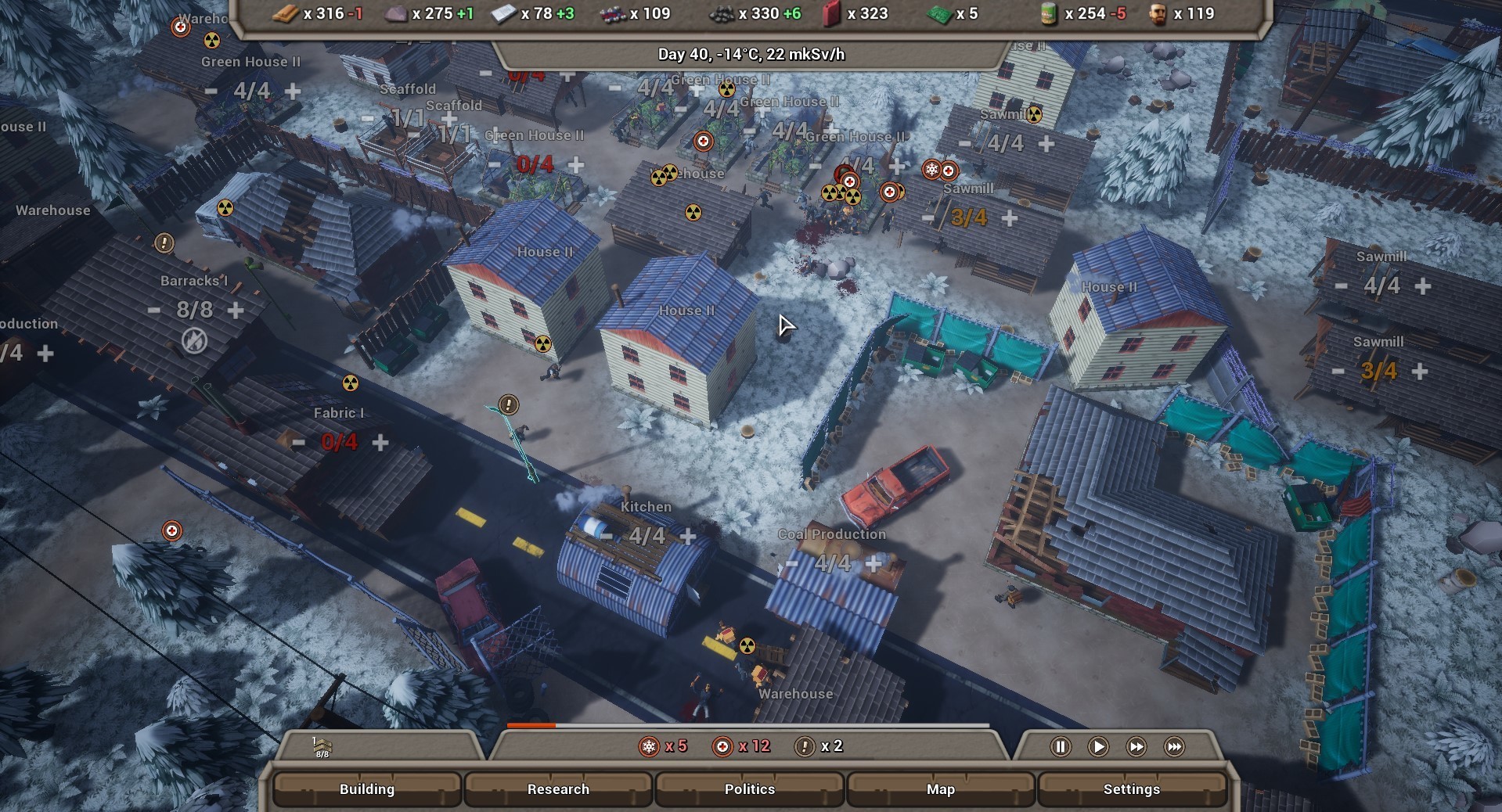Viewport: 1502px width, 812px height.
Task: Click the exclamation warning above Barracks I
Action: (x=164, y=244)
